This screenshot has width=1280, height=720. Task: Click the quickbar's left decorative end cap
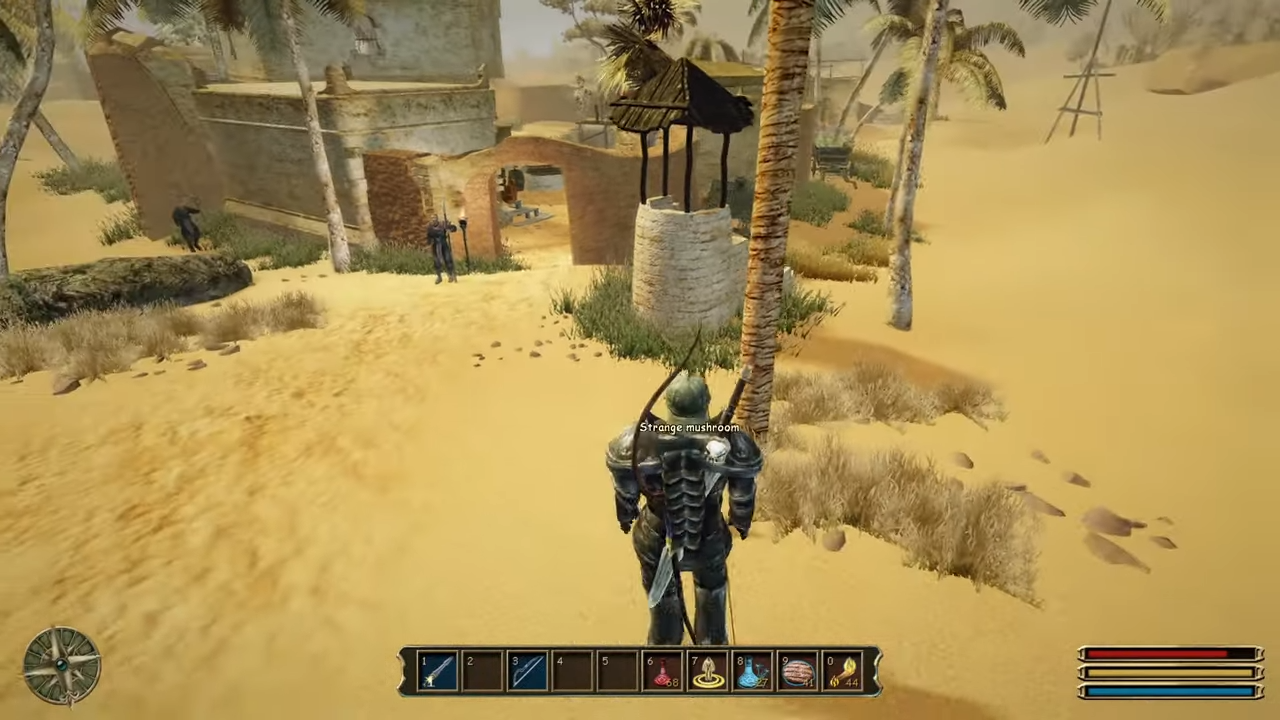[406, 671]
